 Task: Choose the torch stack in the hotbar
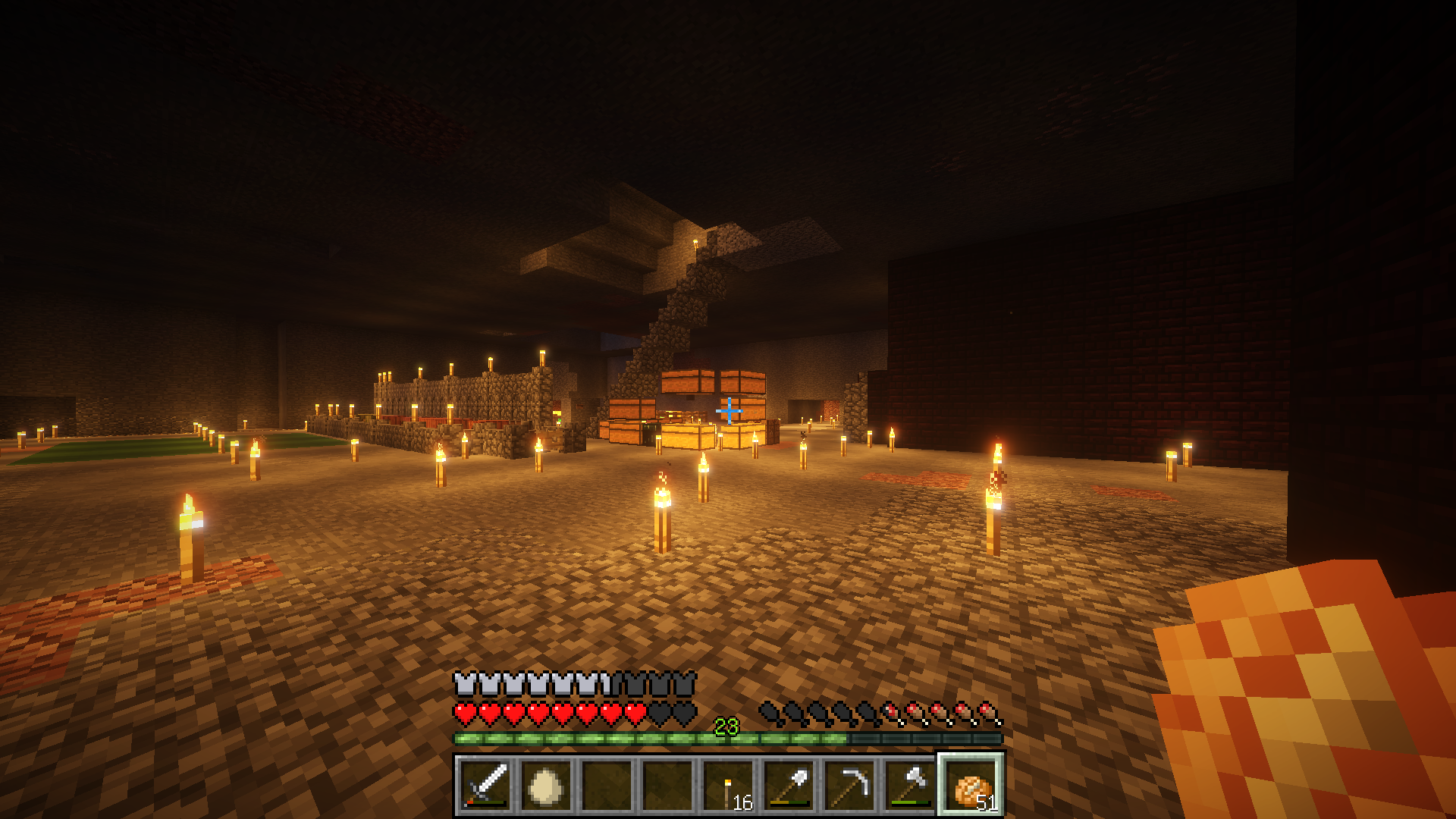(728, 786)
